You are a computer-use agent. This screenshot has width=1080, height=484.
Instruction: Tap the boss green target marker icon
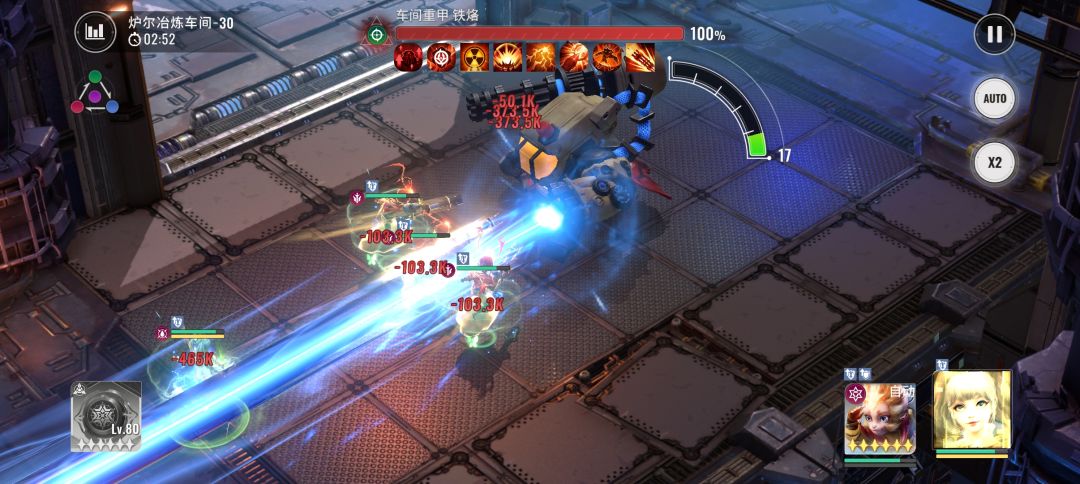click(376, 34)
